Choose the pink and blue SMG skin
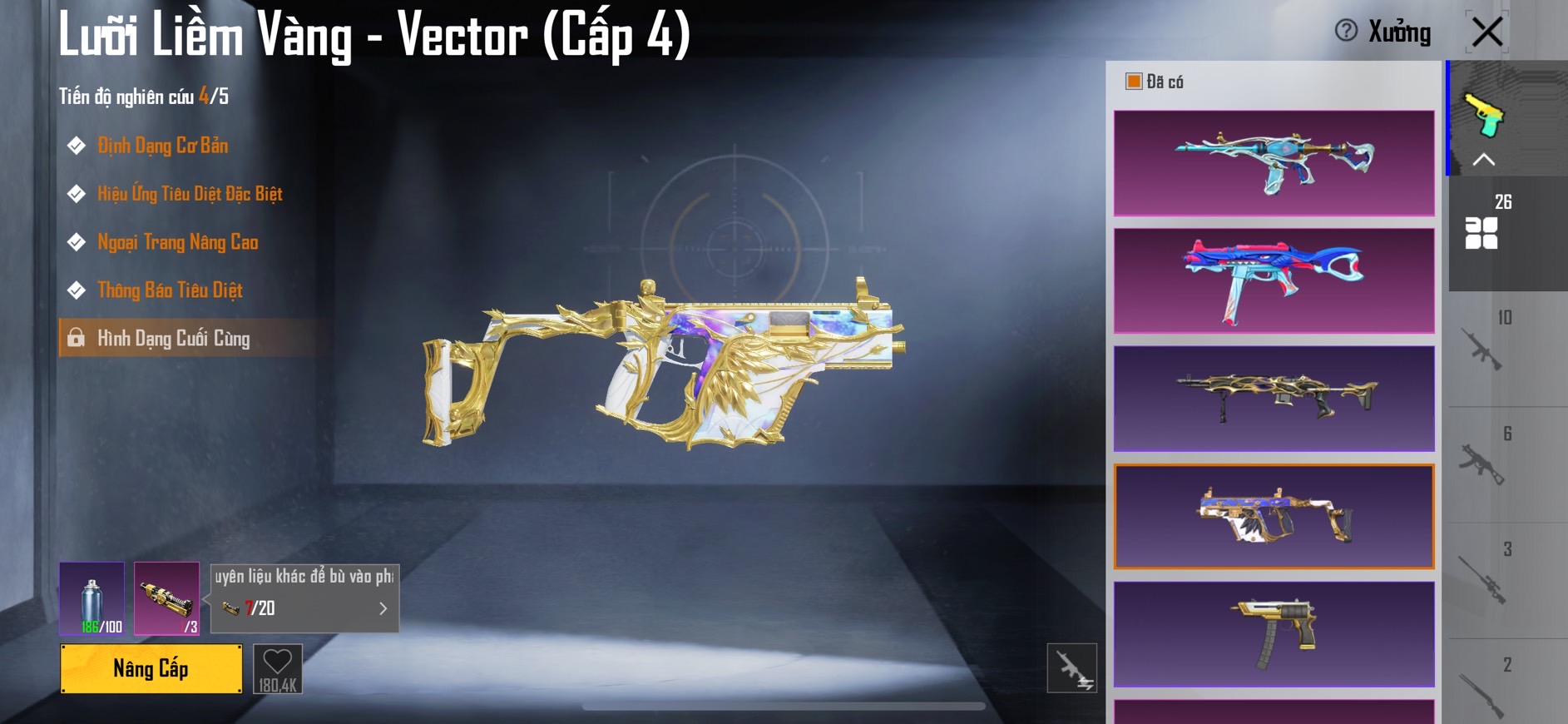Viewport: 1568px width, 724px height. [x=1274, y=281]
